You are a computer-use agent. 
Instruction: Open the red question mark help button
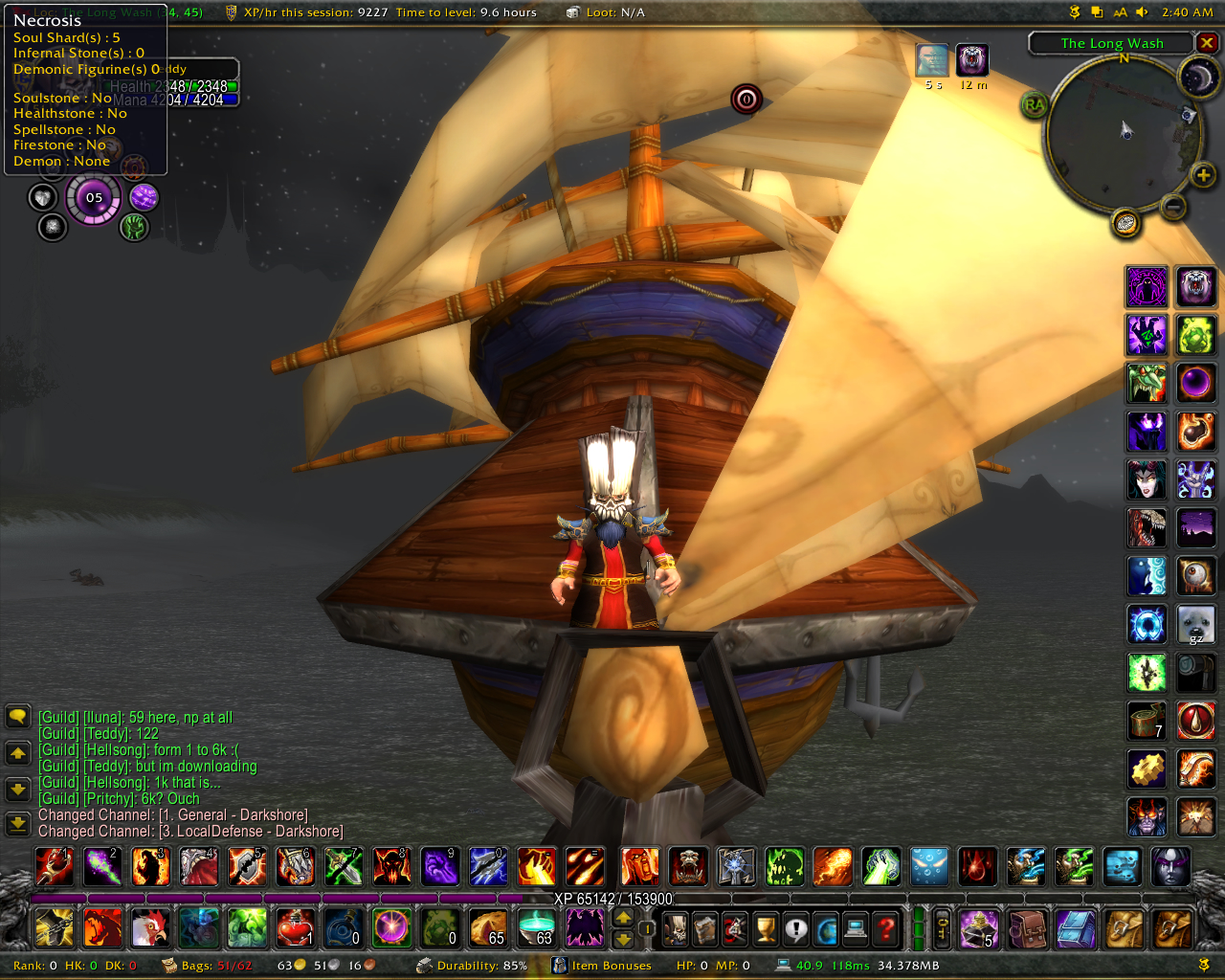tap(886, 927)
